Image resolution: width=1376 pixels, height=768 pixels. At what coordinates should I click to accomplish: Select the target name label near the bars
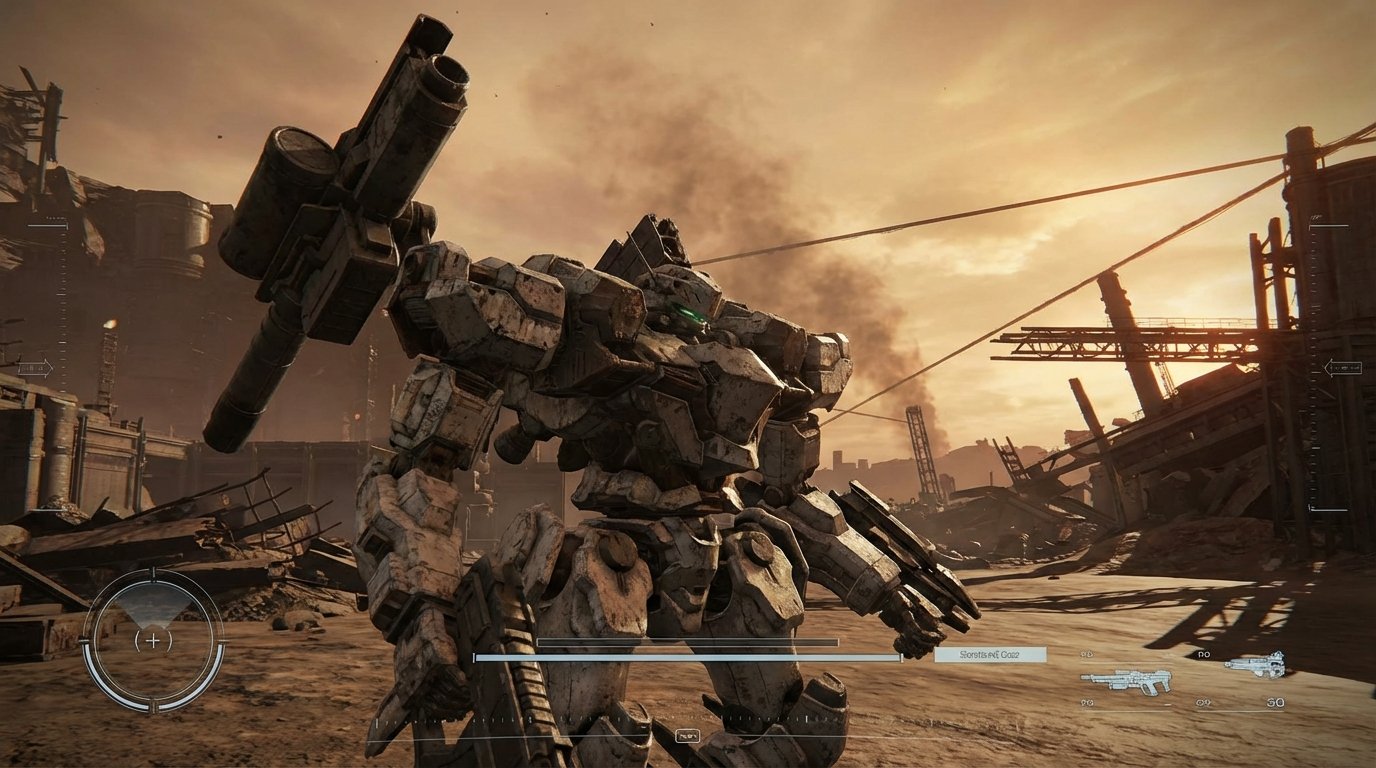(x=992, y=653)
